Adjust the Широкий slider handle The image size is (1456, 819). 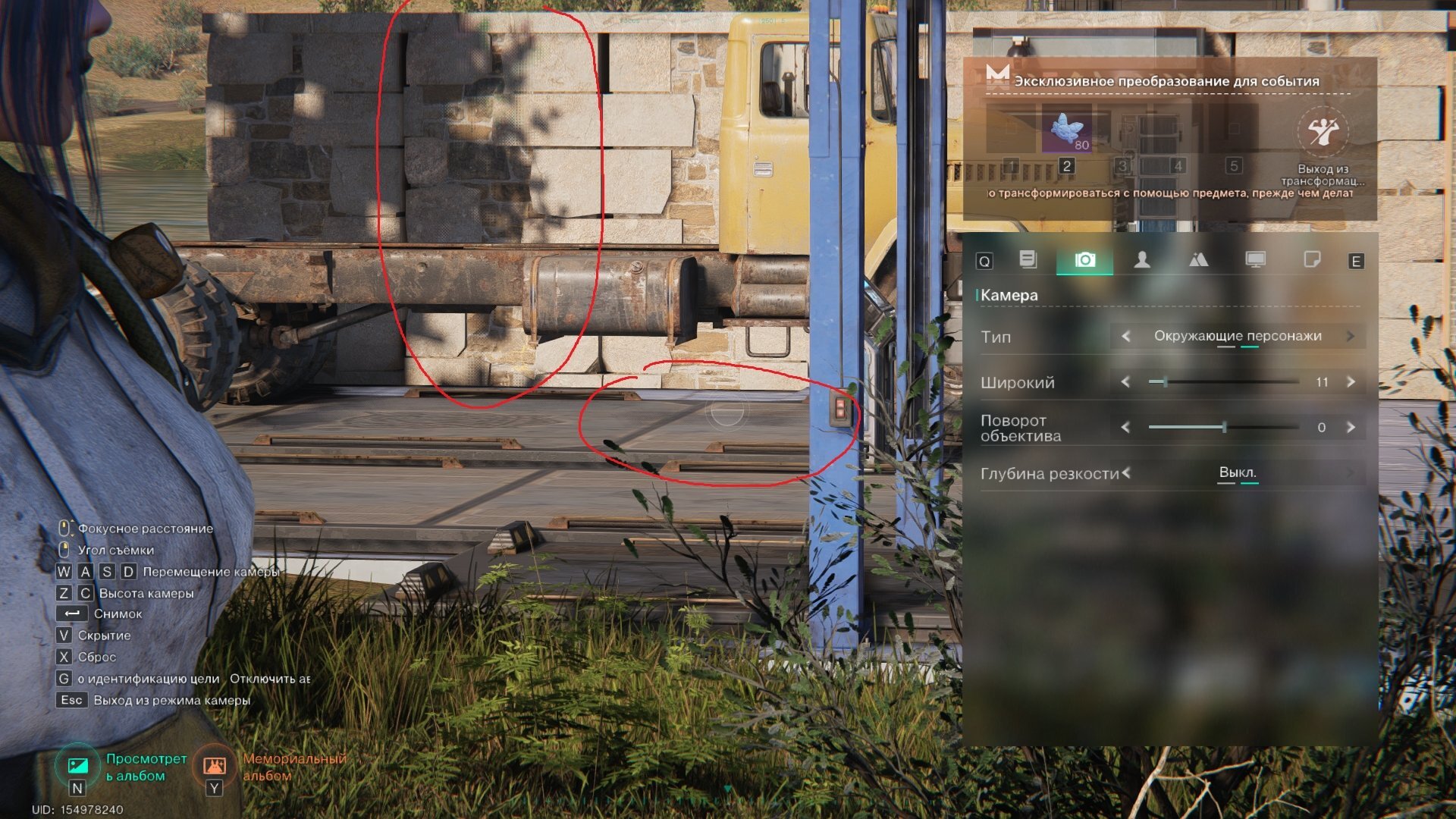point(1165,381)
